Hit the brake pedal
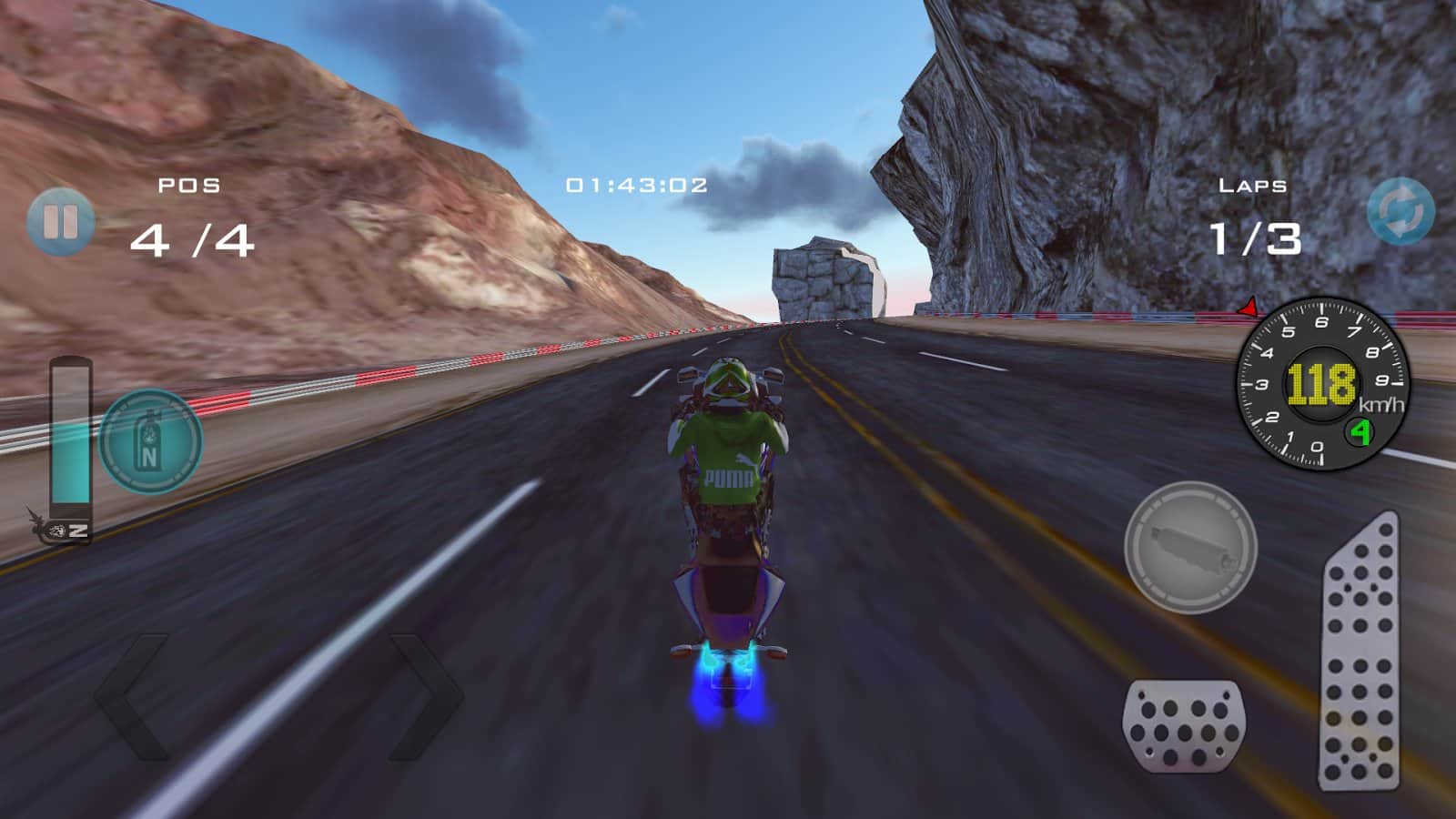The height and width of the screenshot is (819, 1456). [1184, 725]
